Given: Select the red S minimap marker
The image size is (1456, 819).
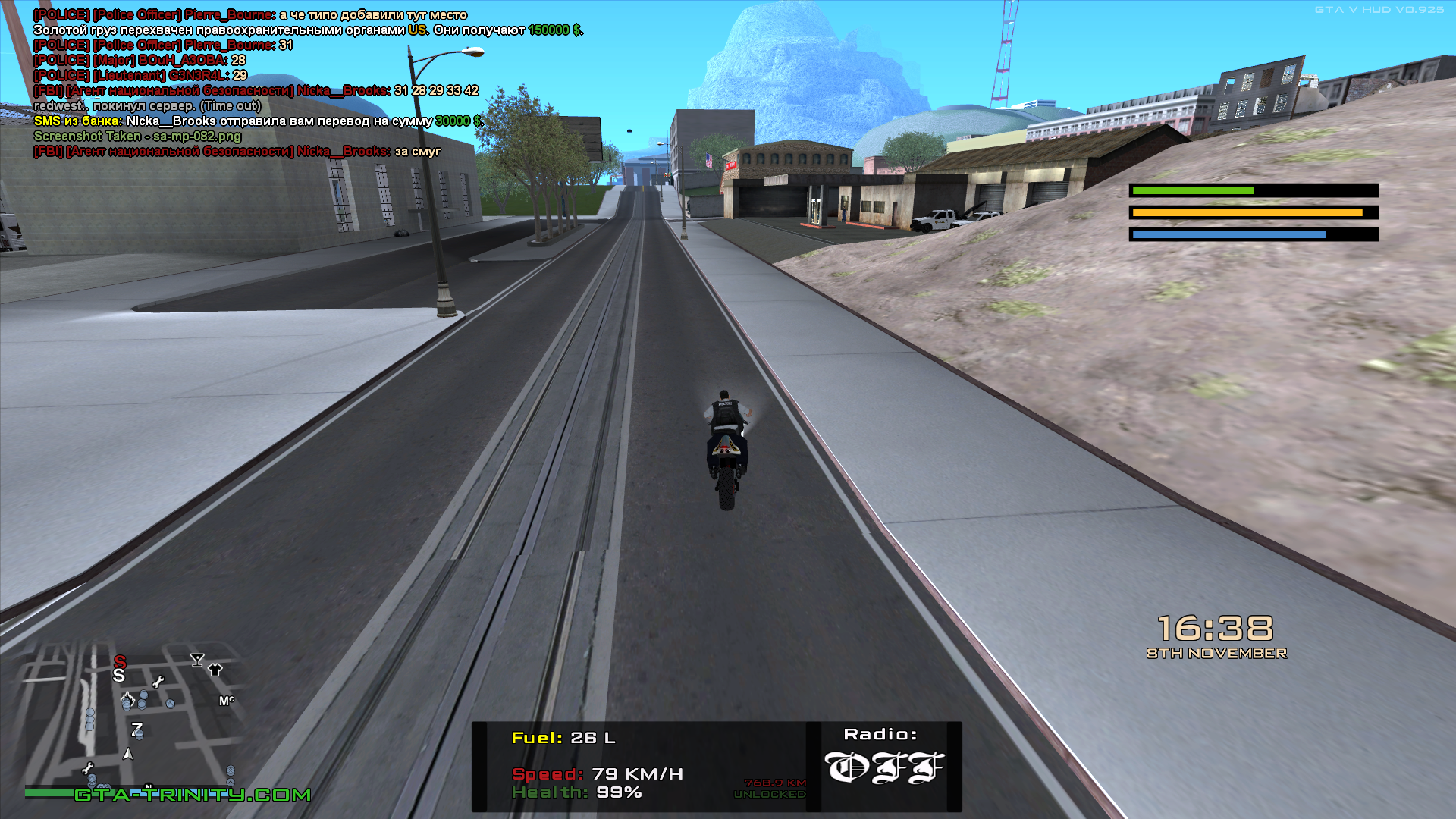Looking at the screenshot, I should click(x=120, y=662).
